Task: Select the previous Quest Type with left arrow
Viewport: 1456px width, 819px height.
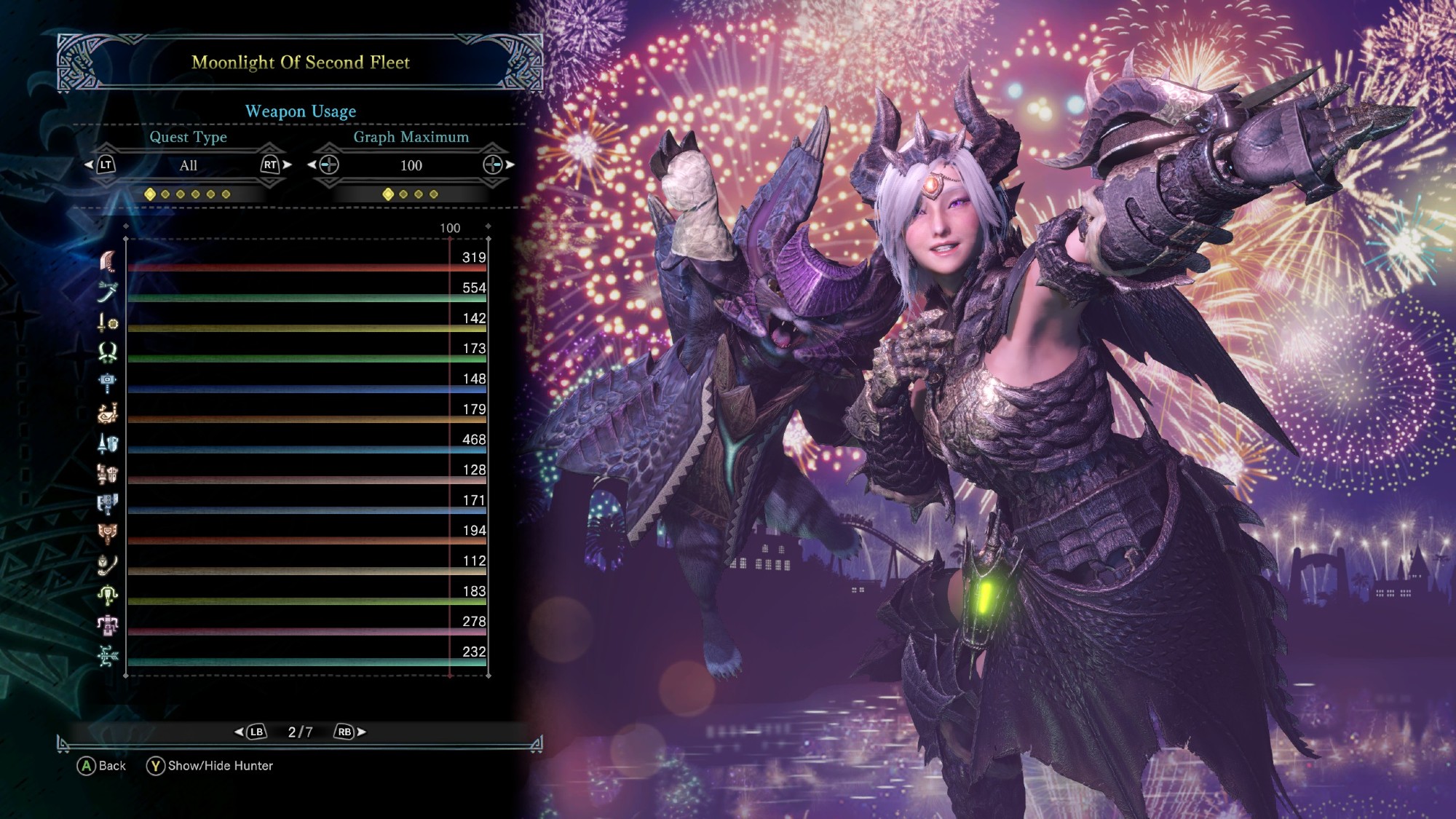Action: 90,165
